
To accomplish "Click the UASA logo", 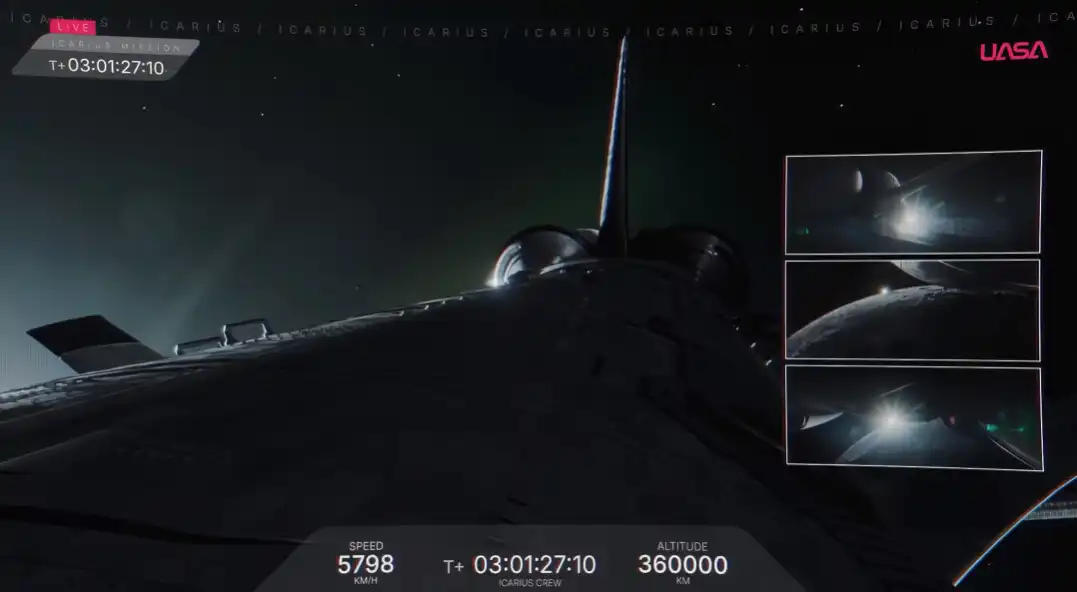I will (x=1013, y=51).
